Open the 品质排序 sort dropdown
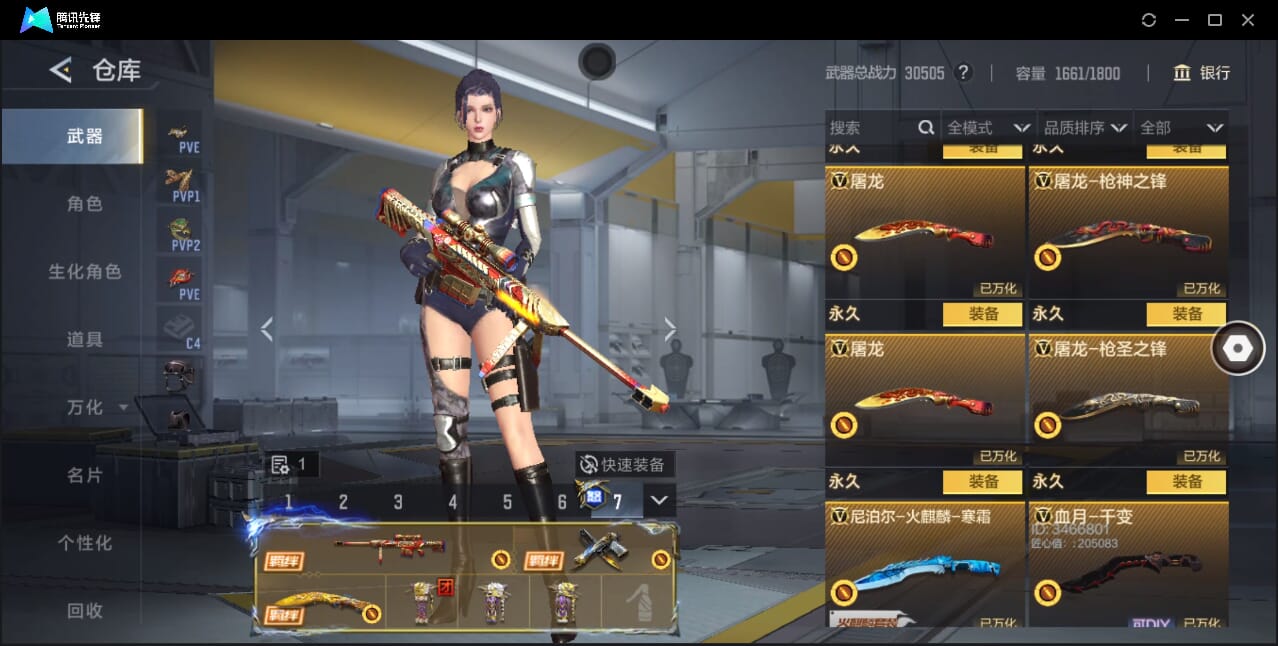 click(x=1085, y=128)
